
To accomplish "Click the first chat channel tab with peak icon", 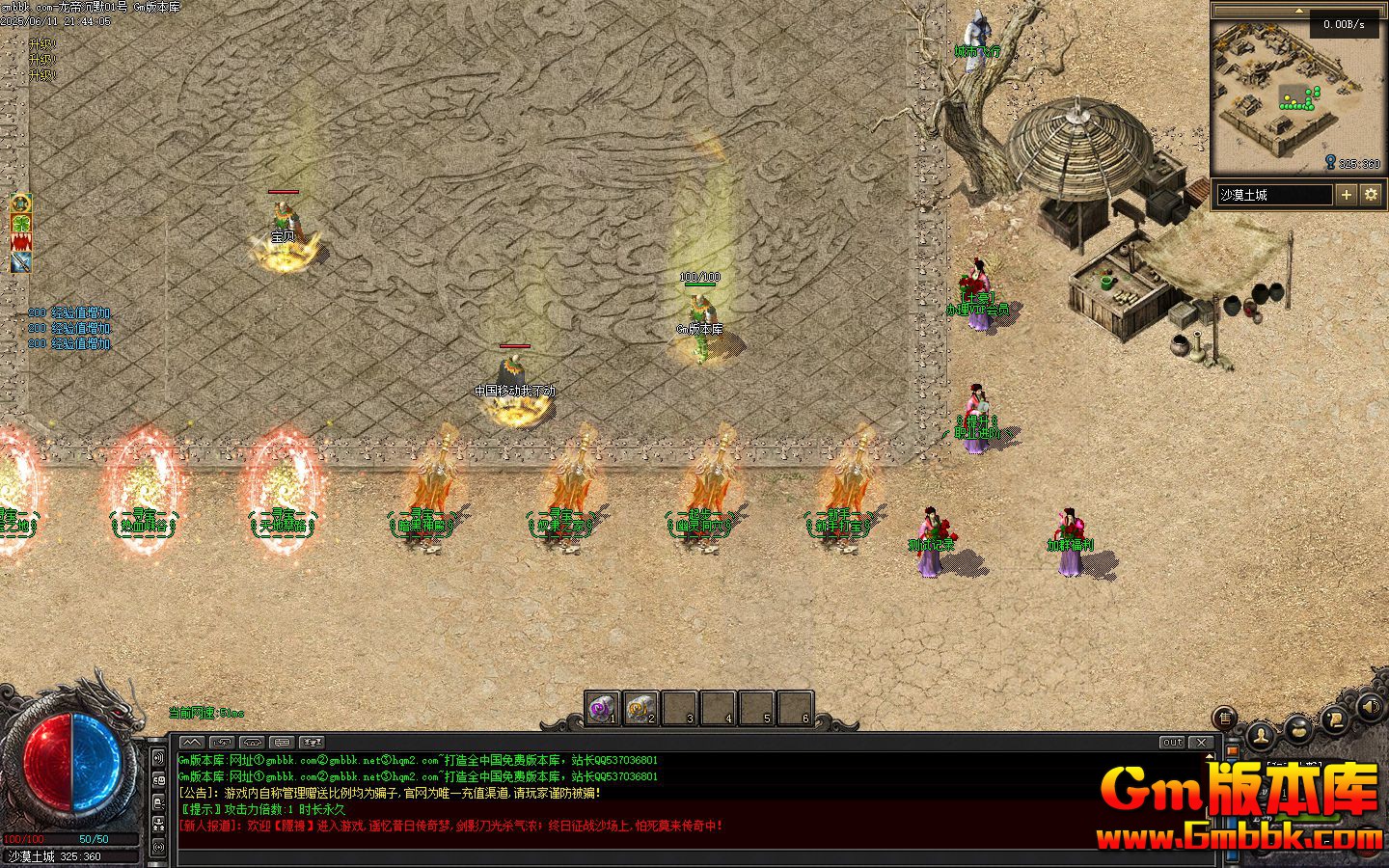I will tap(191, 743).
